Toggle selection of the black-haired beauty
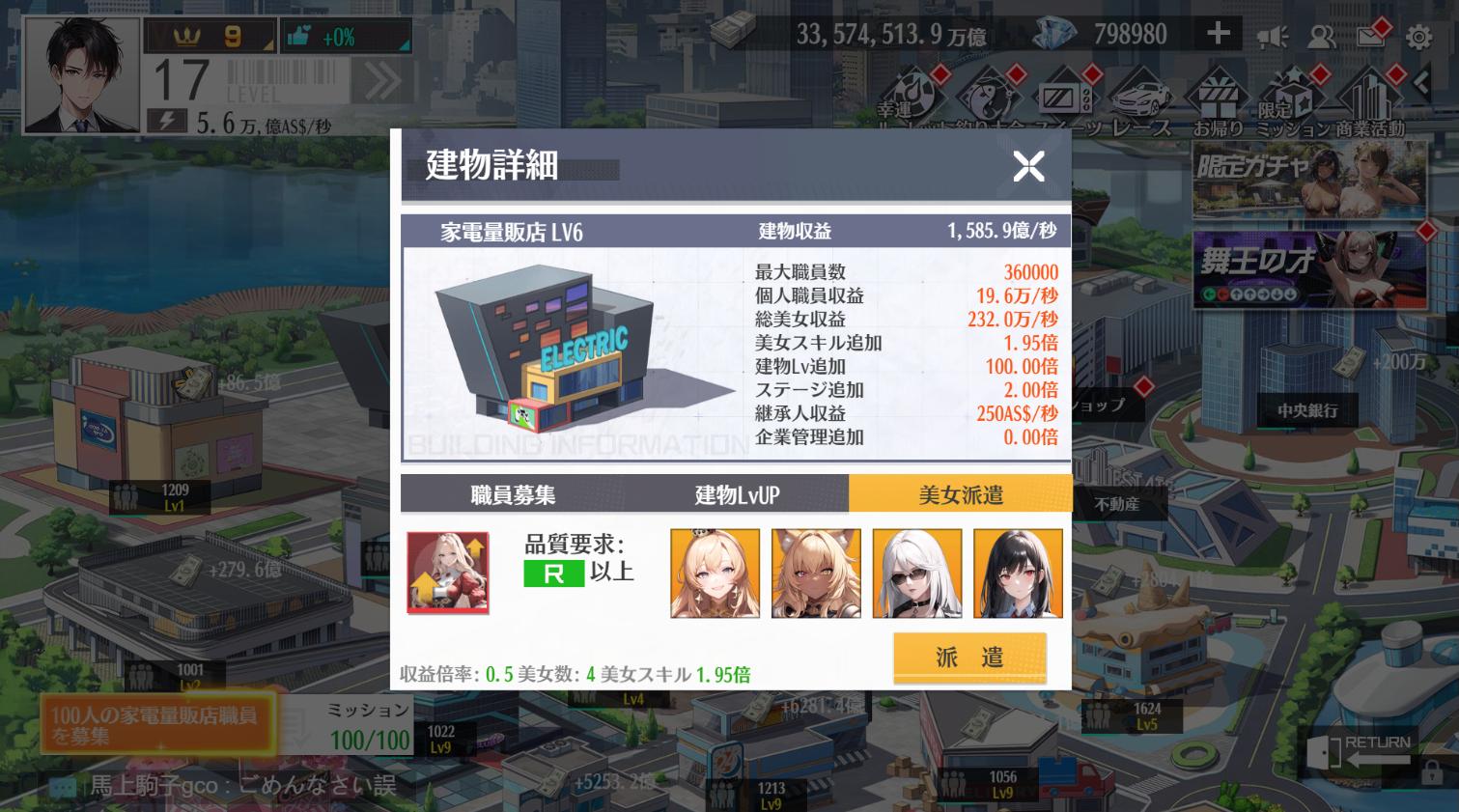This screenshot has height=812, width=1459. click(x=1018, y=572)
